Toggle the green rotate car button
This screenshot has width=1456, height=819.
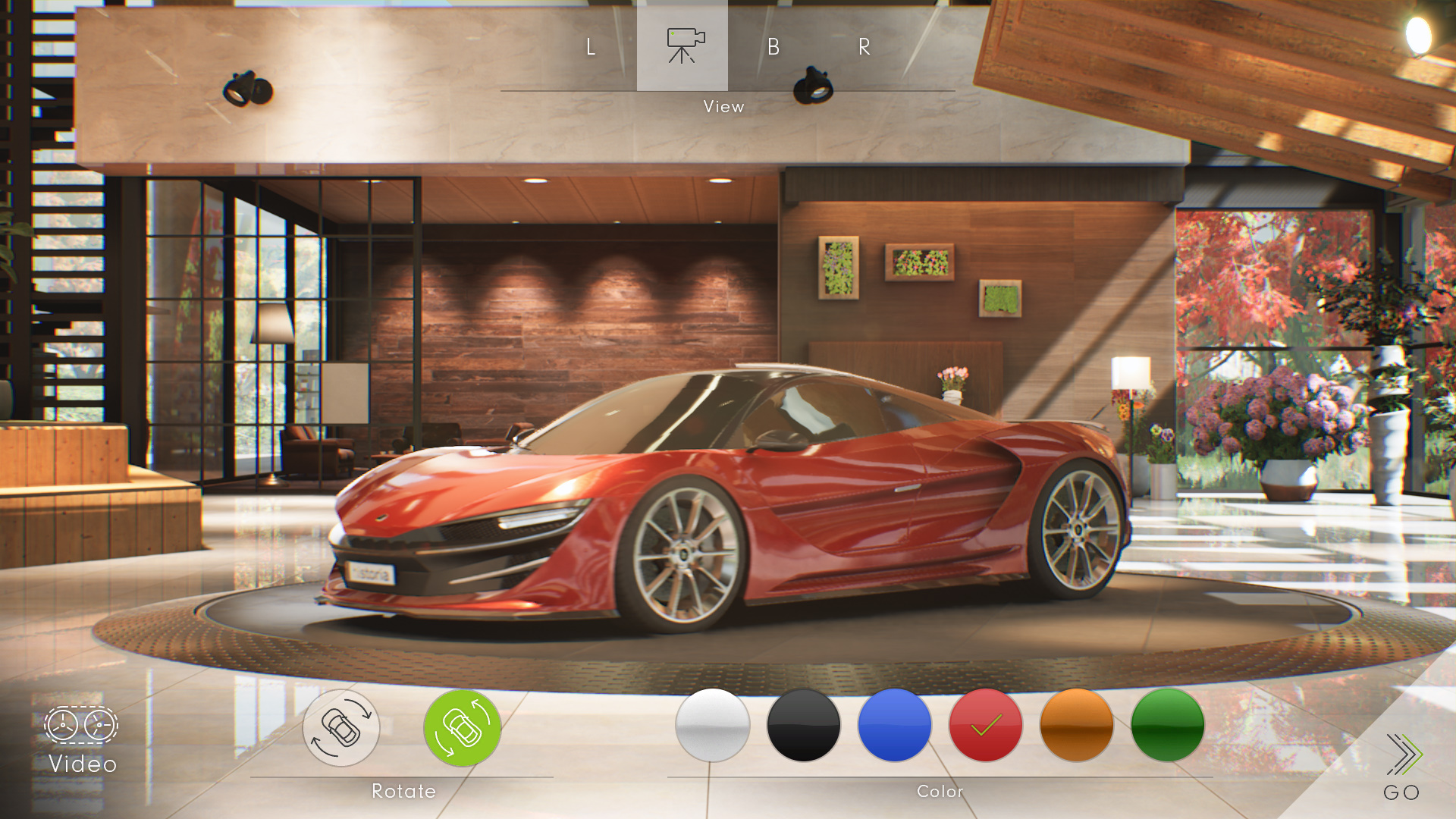pyautogui.click(x=463, y=728)
